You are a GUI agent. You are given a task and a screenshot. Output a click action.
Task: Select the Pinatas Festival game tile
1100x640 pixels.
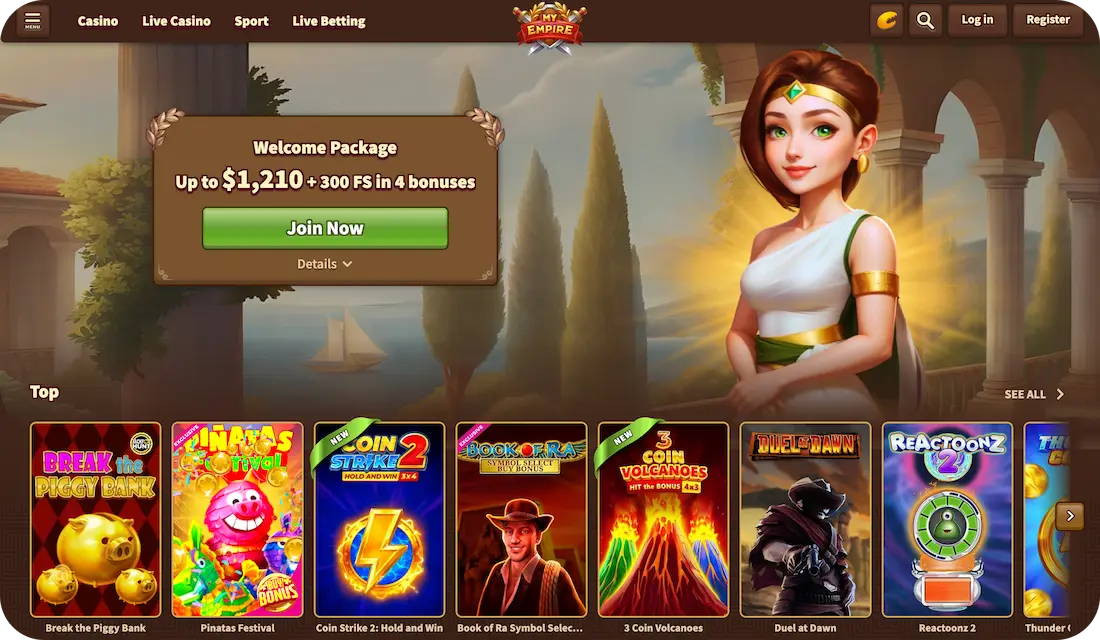tap(237, 519)
